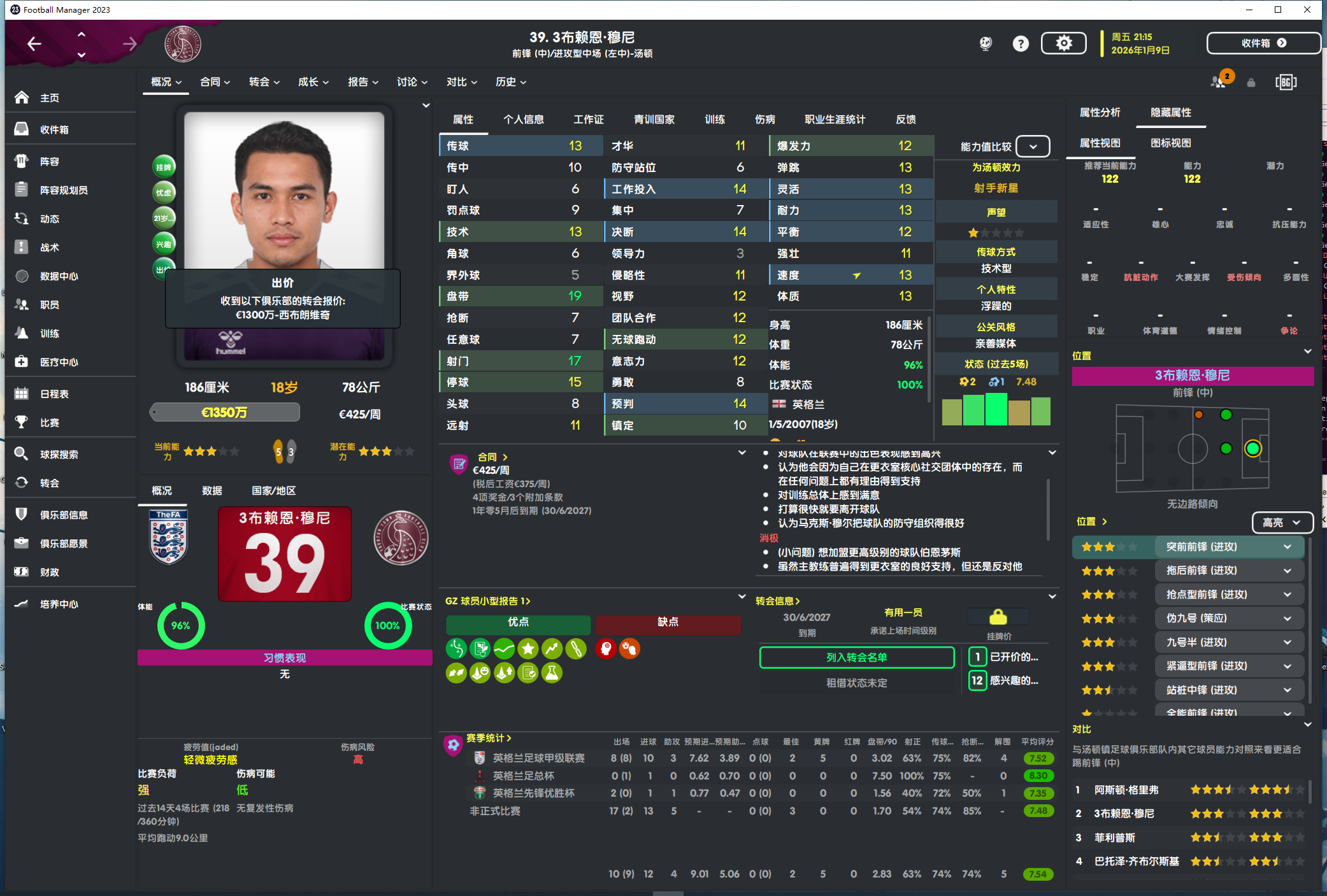The image size is (1327, 896).
Task: Click the 列入转会名单 button
Action: pyautogui.click(x=856, y=657)
